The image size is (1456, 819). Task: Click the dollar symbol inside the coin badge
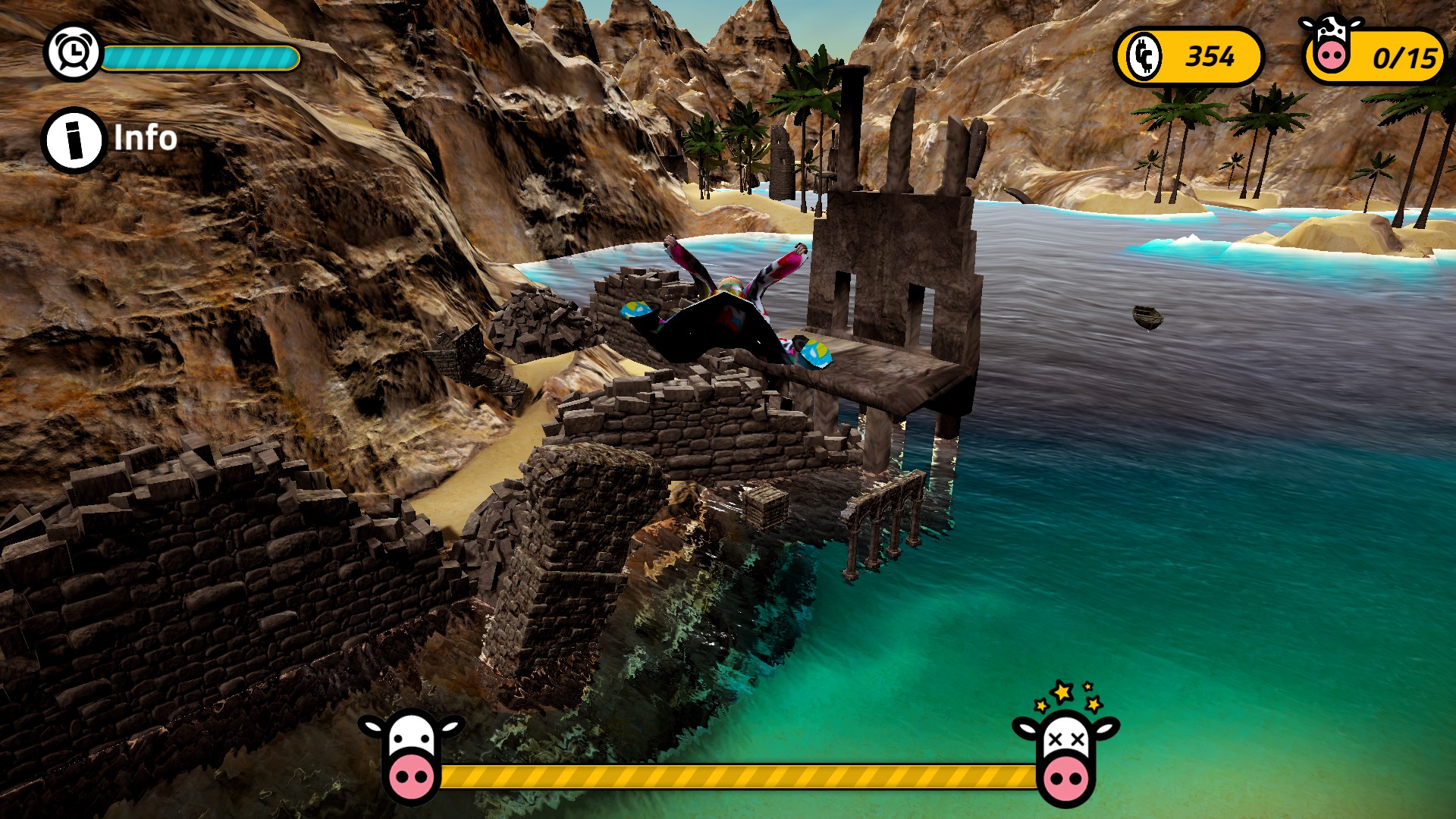(1145, 54)
